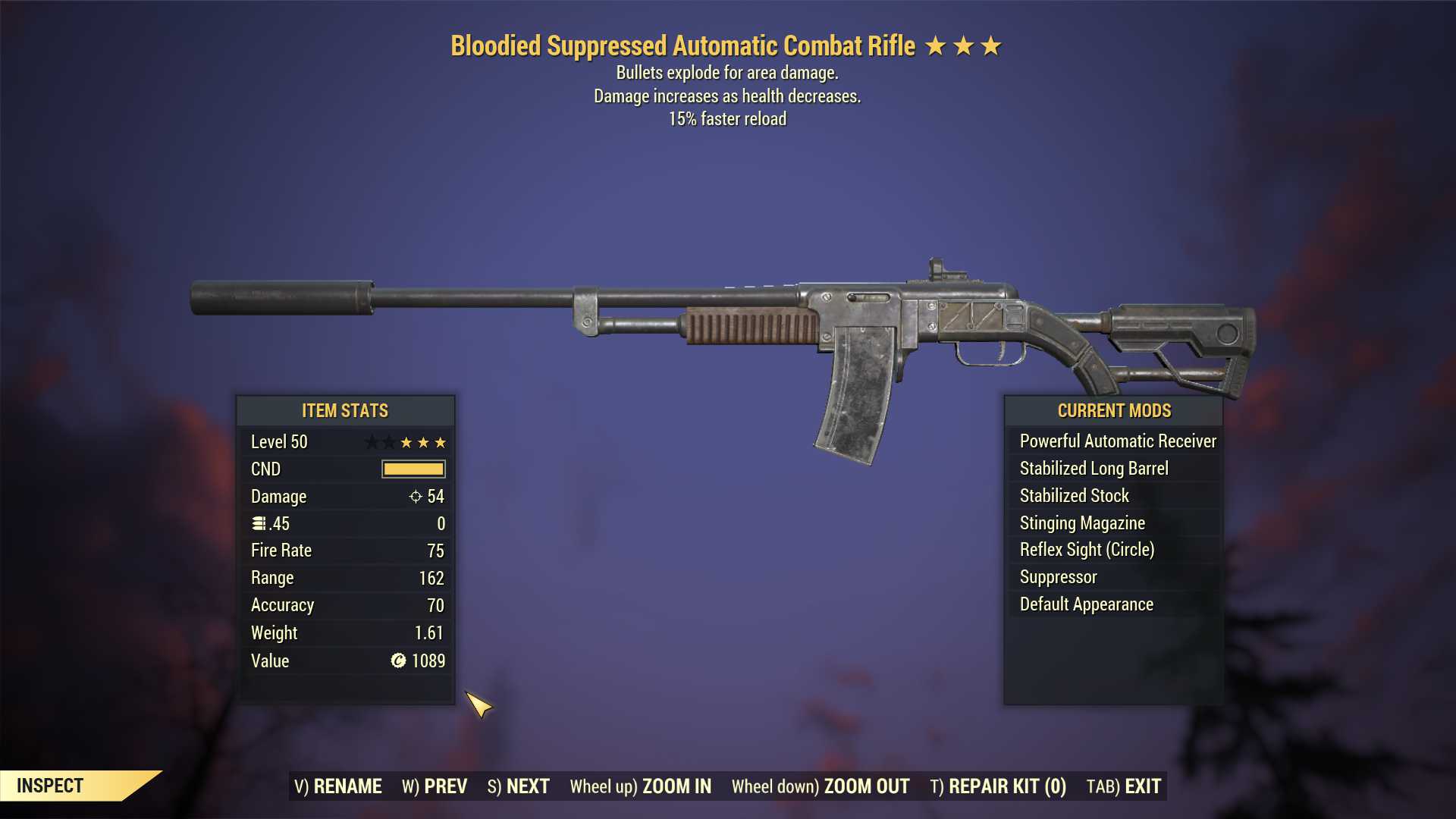Image resolution: width=1456 pixels, height=819 pixels.
Task: Go to the PREV item
Action: click(435, 786)
